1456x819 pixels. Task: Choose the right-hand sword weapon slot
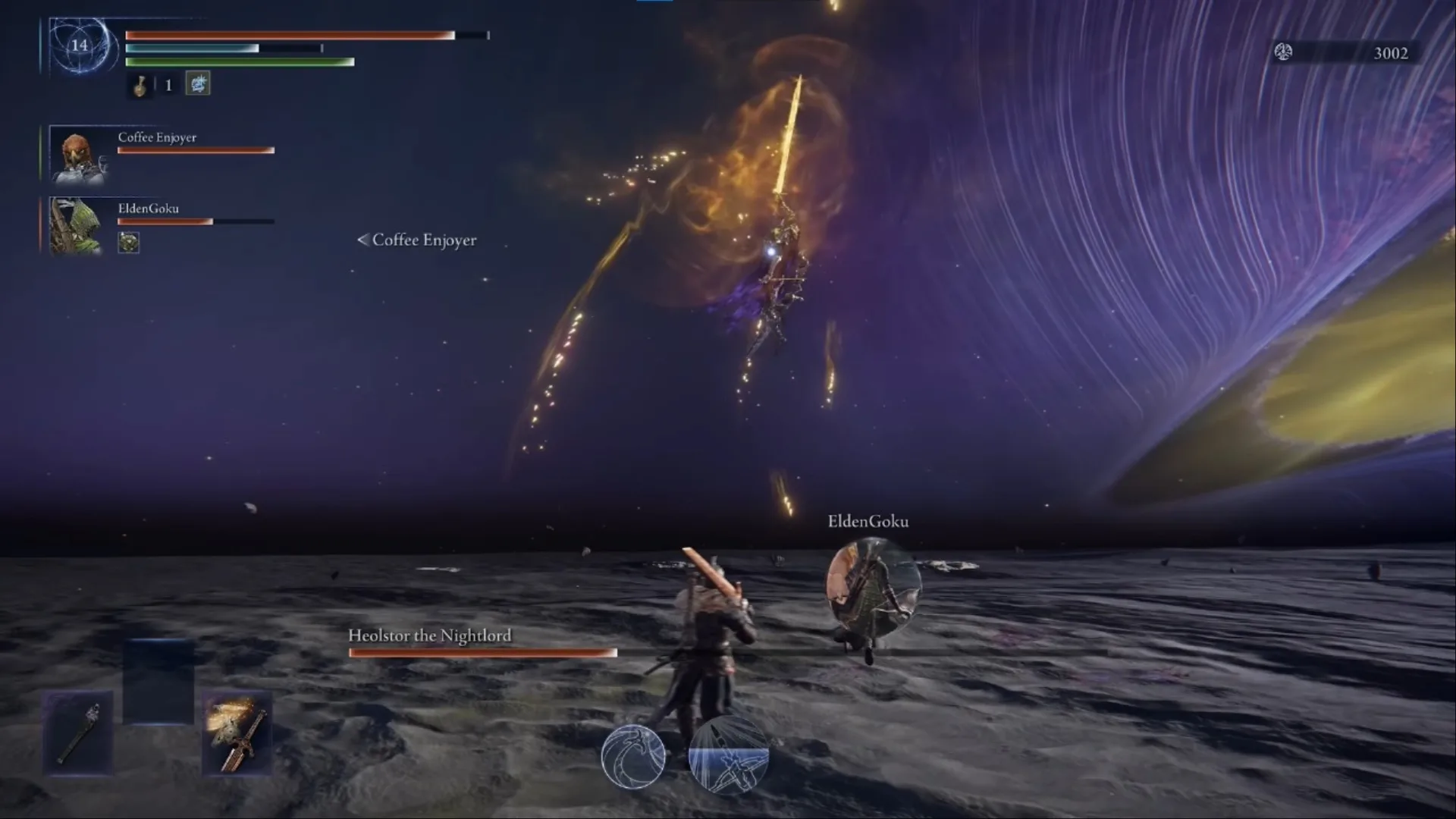pos(238,733)
